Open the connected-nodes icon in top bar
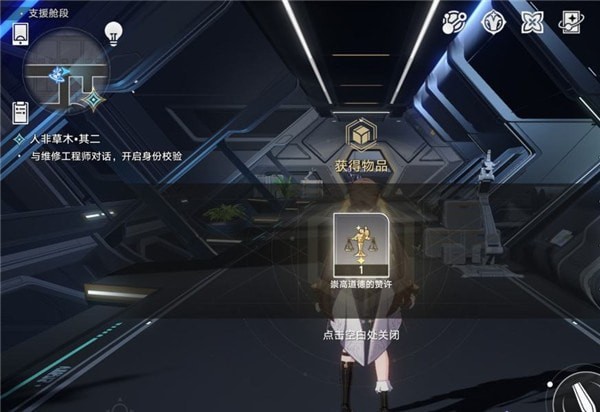This screenshot has height=412, width=600. tap(457, 22)
